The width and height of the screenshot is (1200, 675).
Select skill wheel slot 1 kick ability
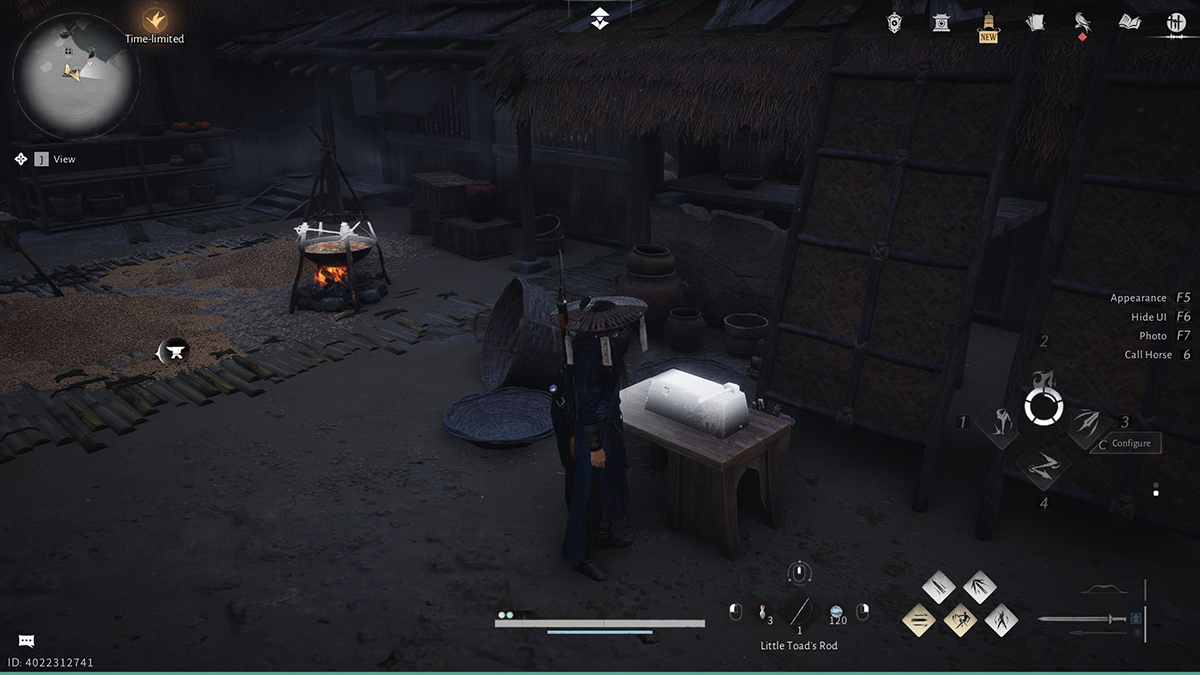click(x=997, y=425)
